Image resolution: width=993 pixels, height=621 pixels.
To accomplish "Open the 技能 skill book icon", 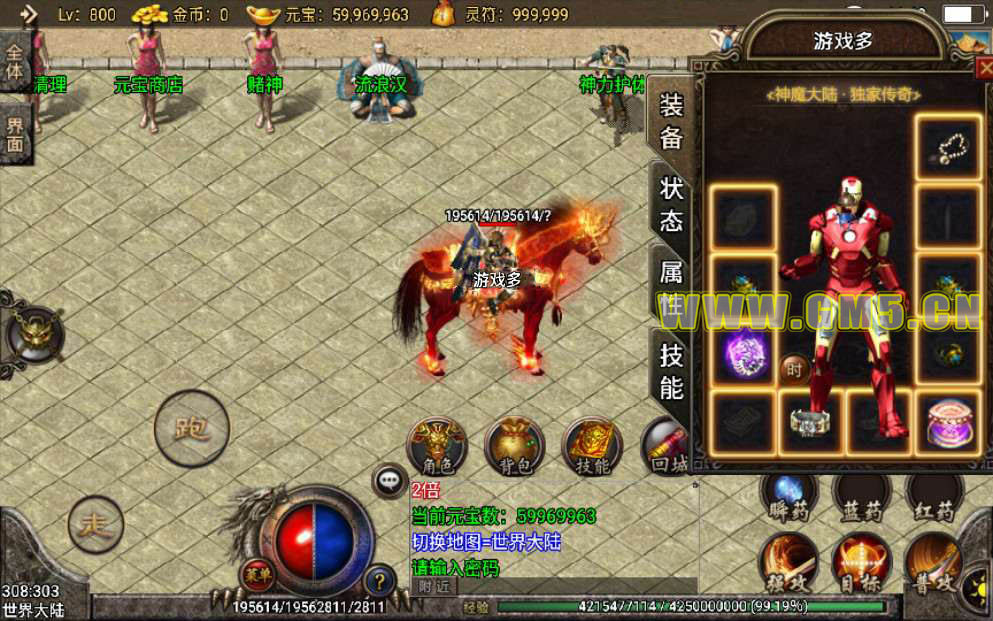I will point(592,446).
